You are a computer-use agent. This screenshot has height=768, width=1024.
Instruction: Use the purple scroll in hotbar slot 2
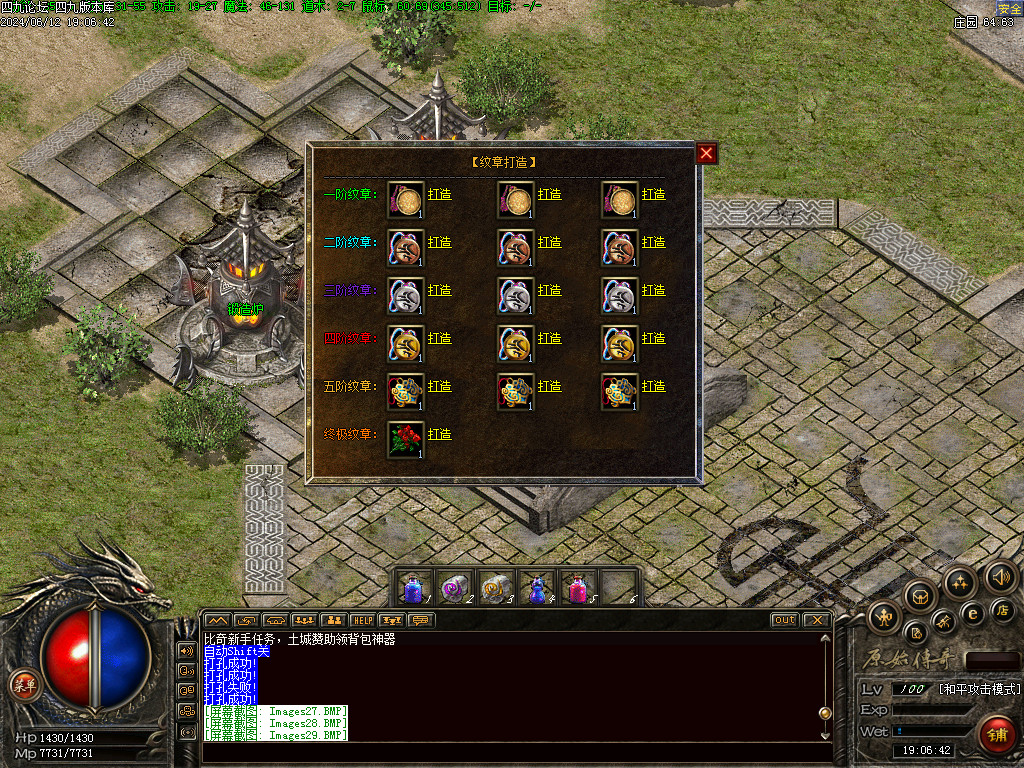pos(456,586)
